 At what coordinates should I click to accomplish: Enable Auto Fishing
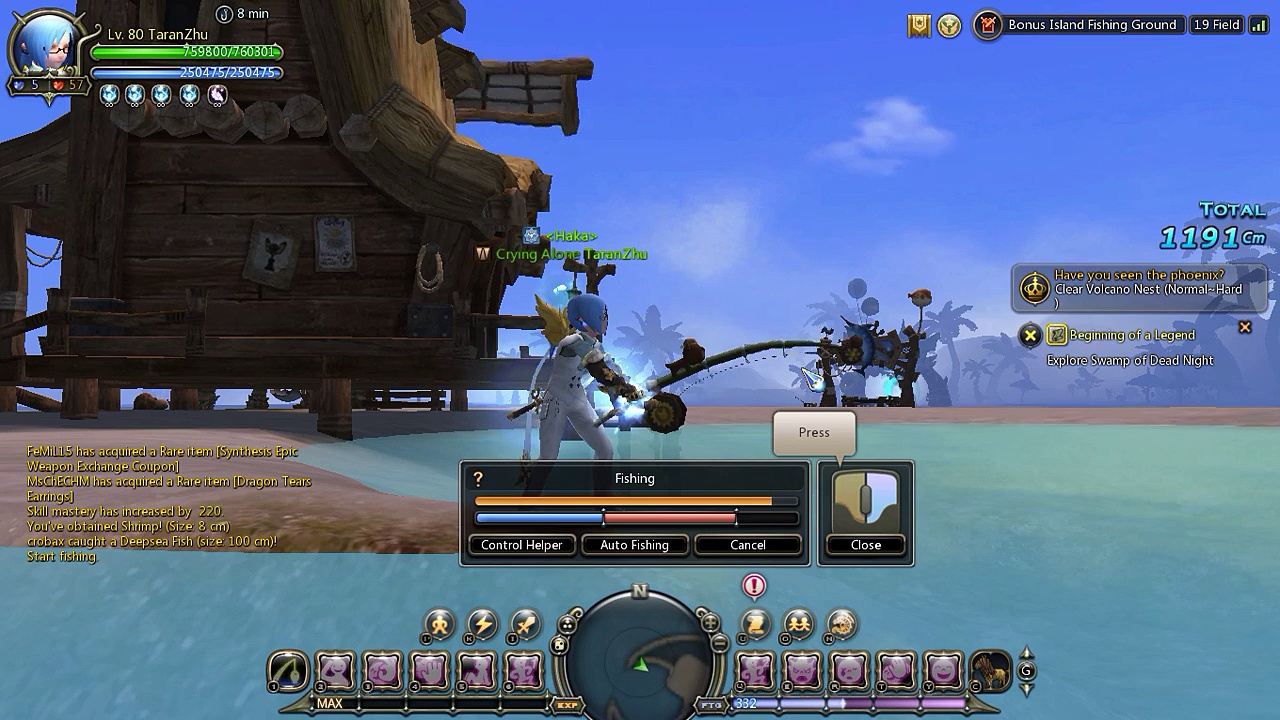click(x=634, y=545)
